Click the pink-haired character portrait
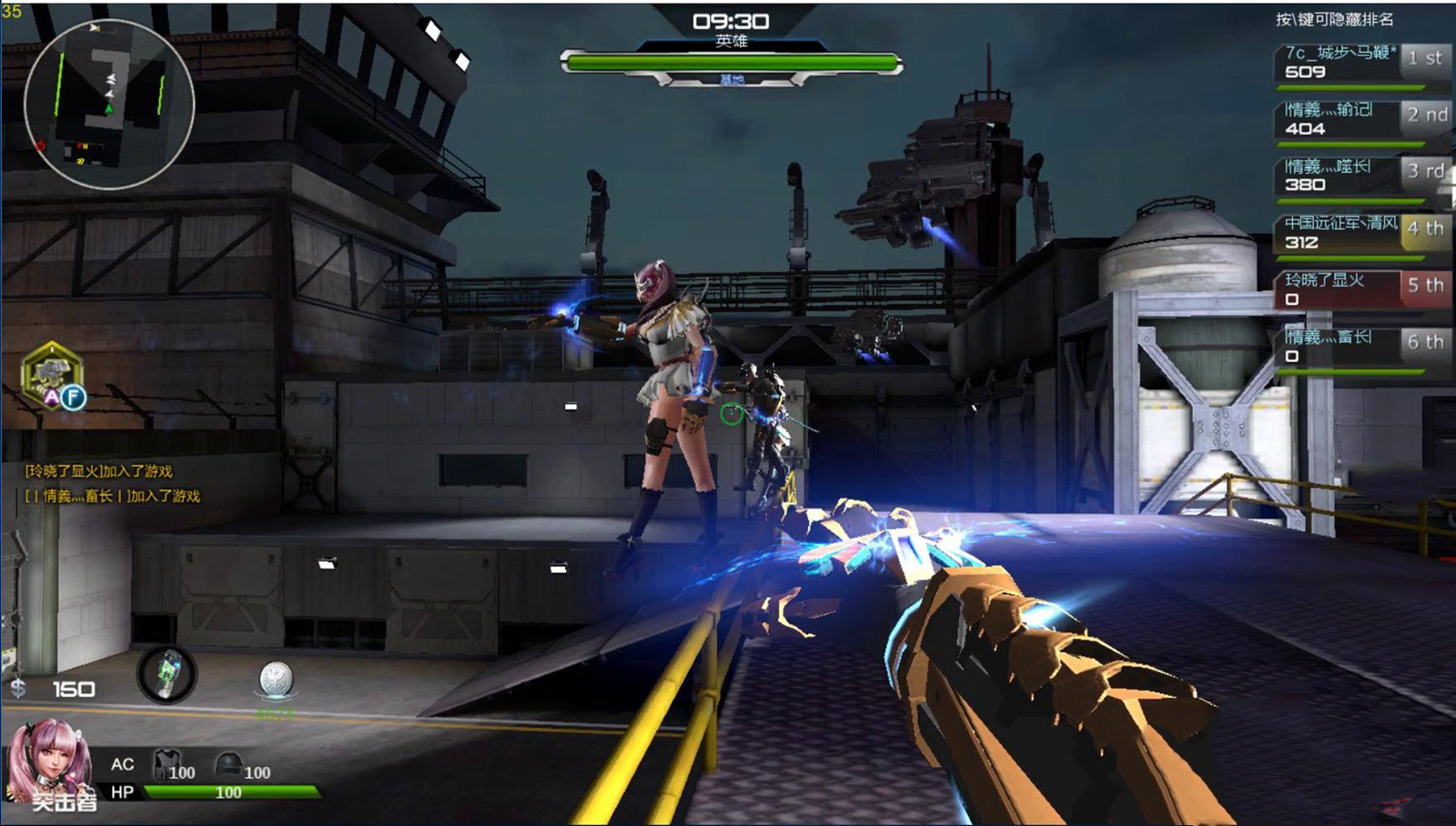 coord(50,762)
